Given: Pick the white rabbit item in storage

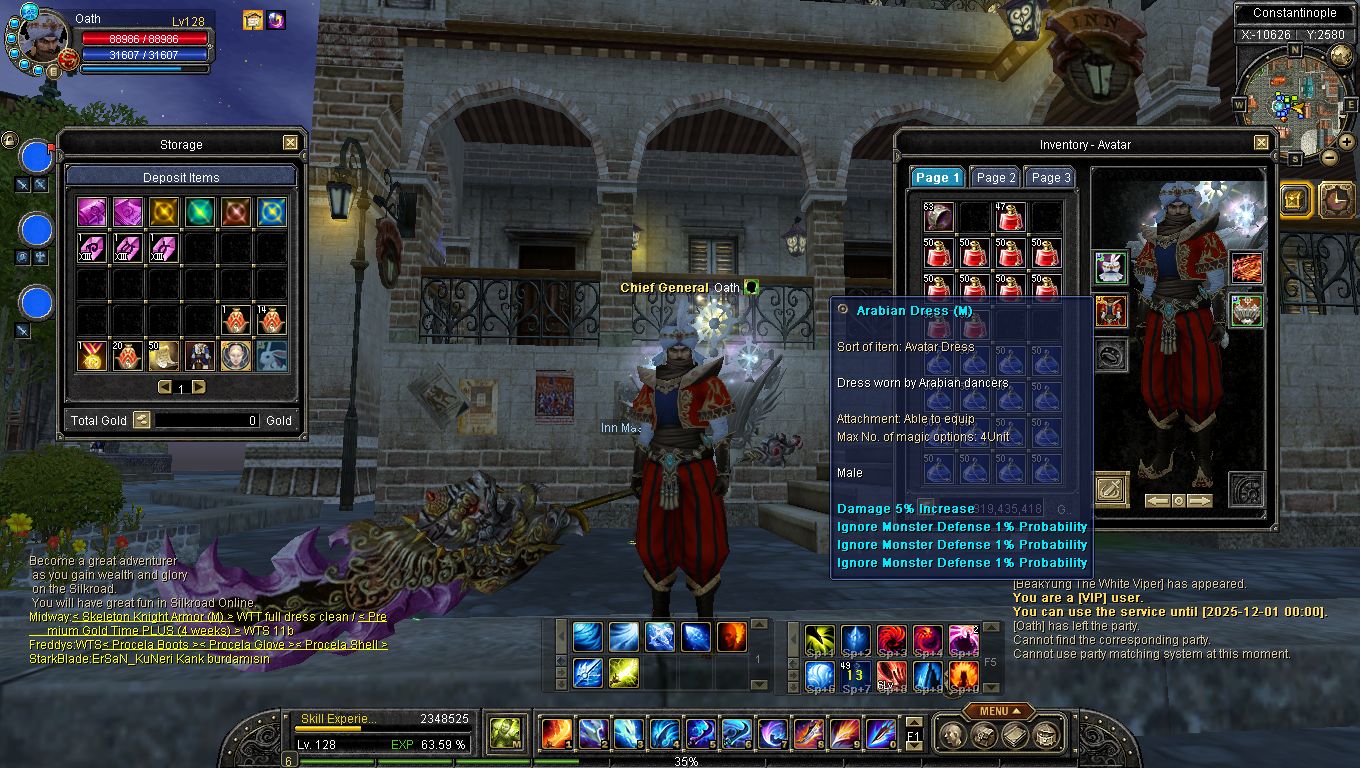Looking at the screenshot, I should click(x=272, y=355).
